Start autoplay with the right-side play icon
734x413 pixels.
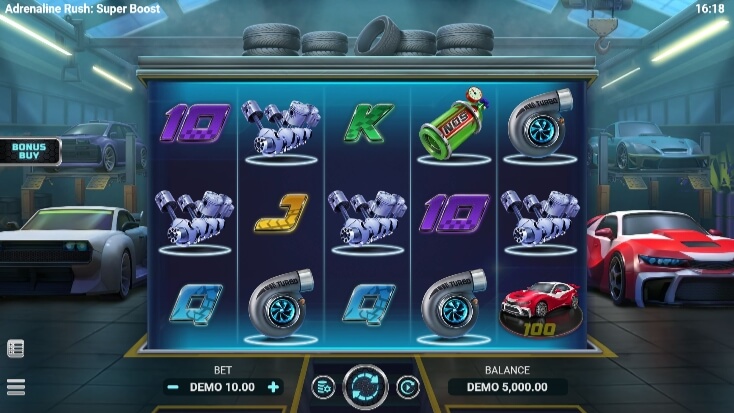[407, 387]
